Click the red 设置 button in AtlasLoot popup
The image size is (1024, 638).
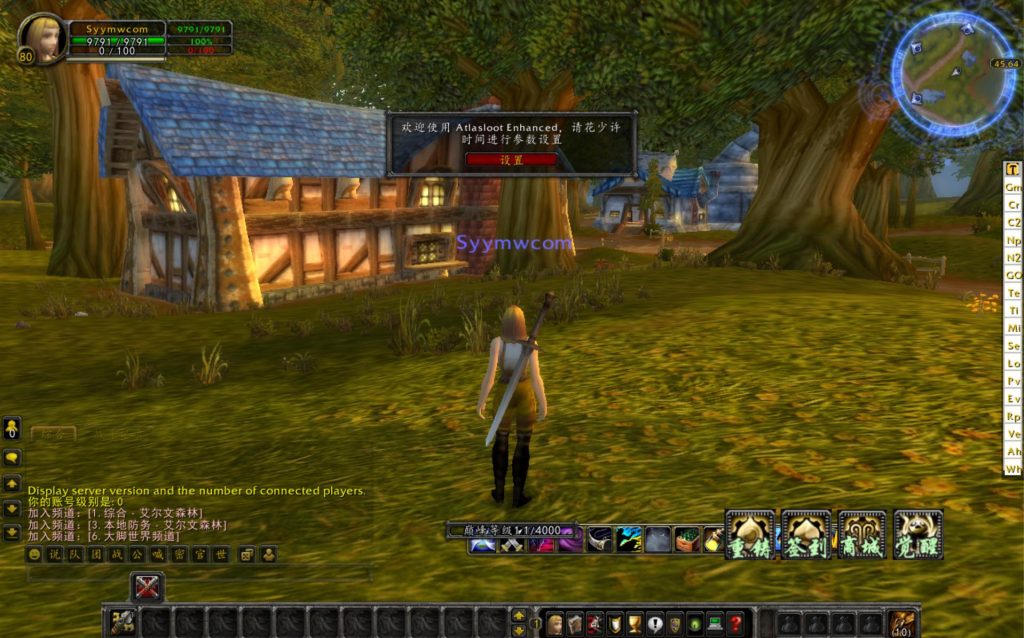pyautogui.click(x=512, y=159)
